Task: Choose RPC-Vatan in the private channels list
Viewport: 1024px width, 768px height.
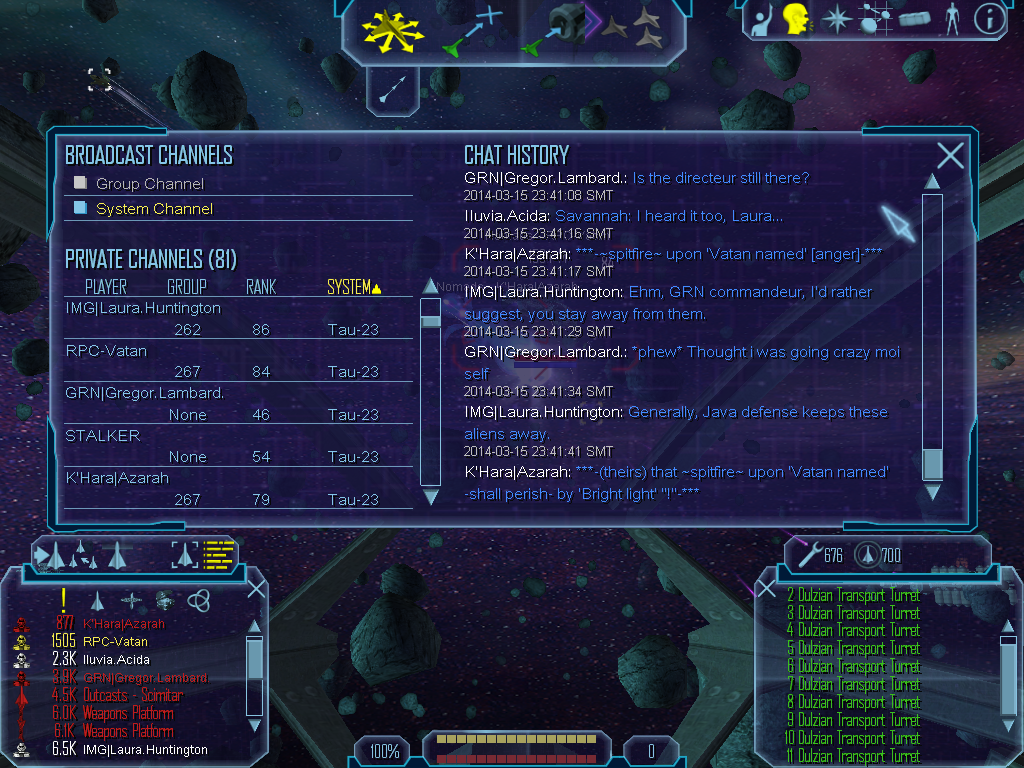Action: pos(106,351)
